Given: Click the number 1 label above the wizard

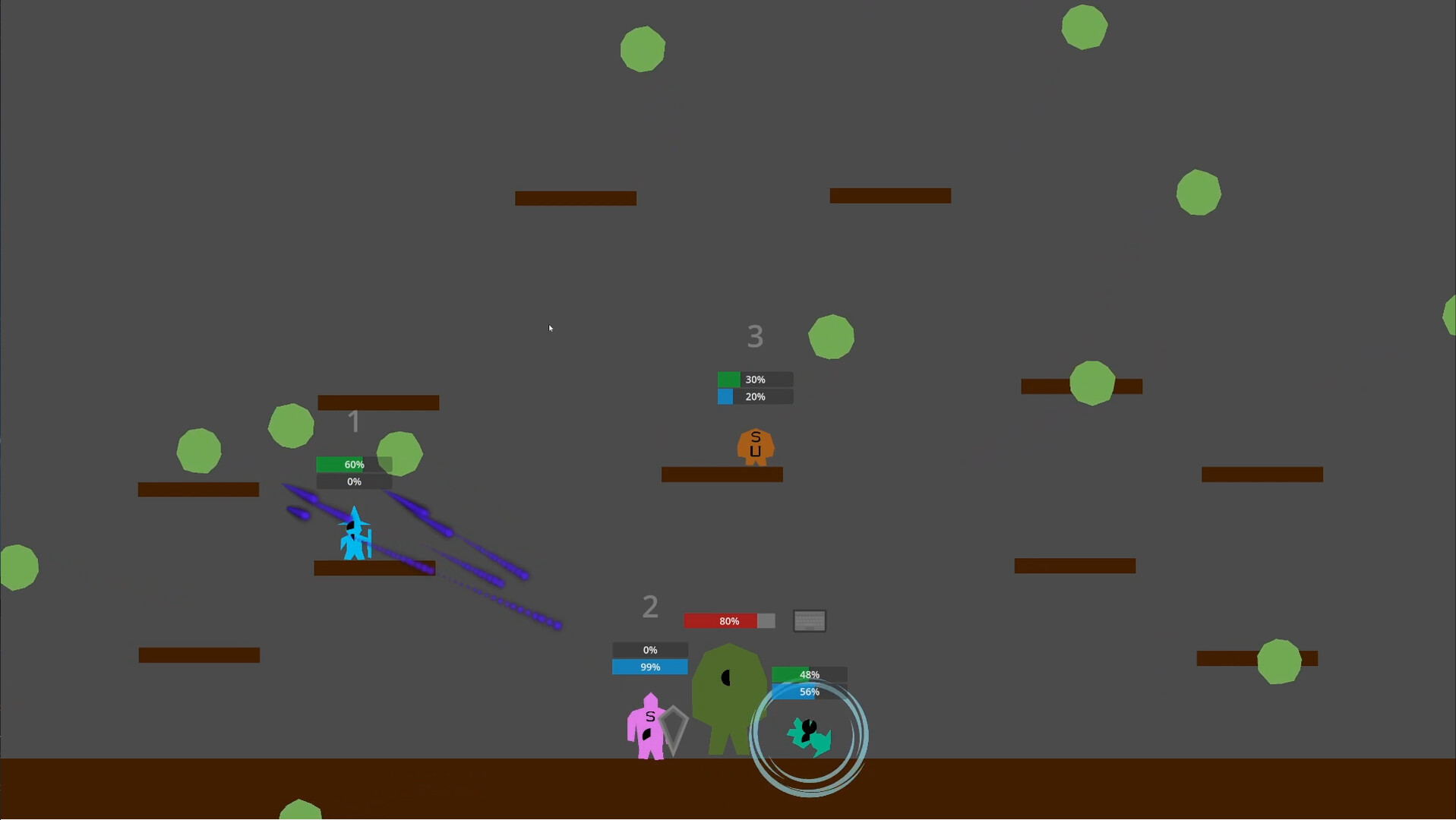Looking at the screenshot, I should [354, 421].
